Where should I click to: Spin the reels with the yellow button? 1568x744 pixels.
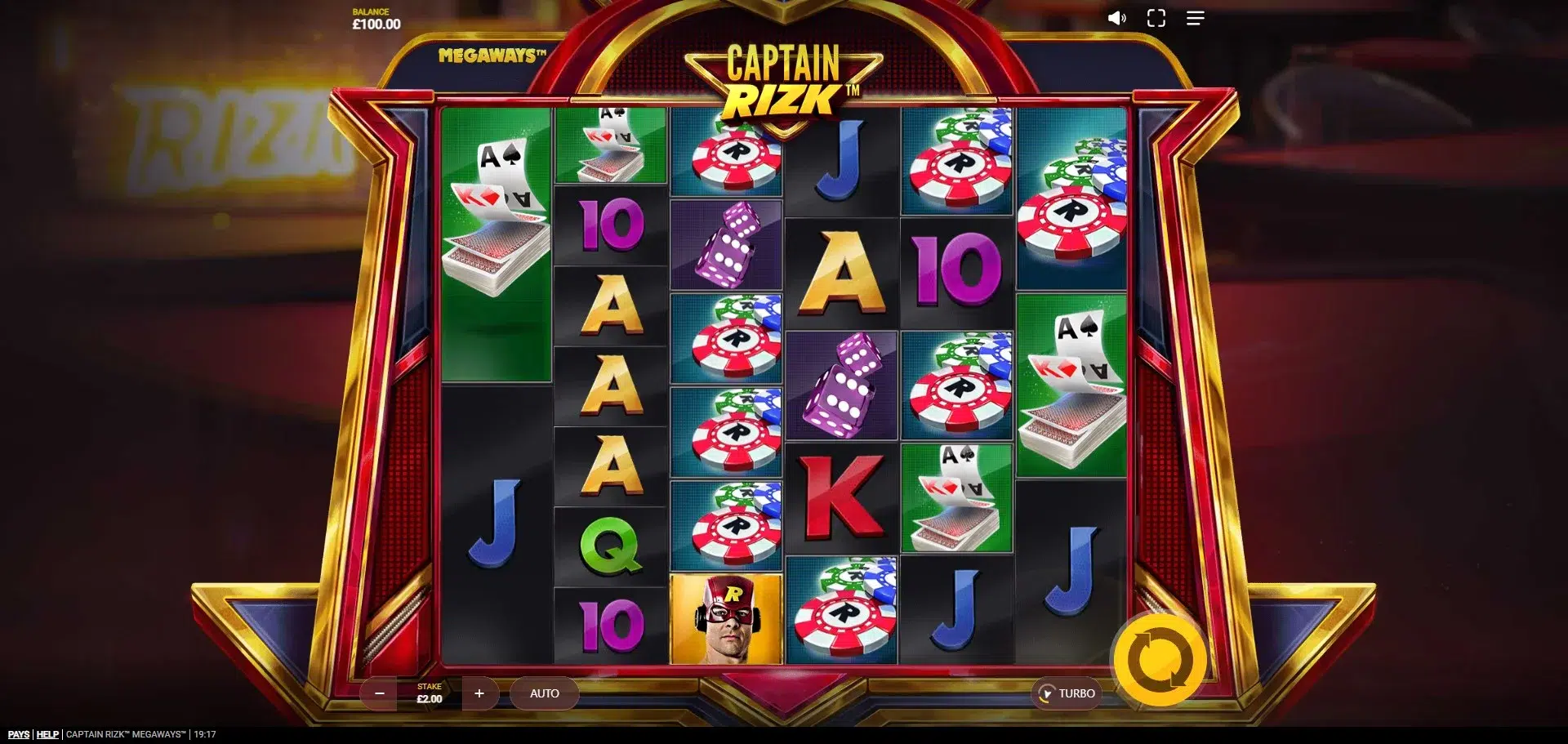1160,660
